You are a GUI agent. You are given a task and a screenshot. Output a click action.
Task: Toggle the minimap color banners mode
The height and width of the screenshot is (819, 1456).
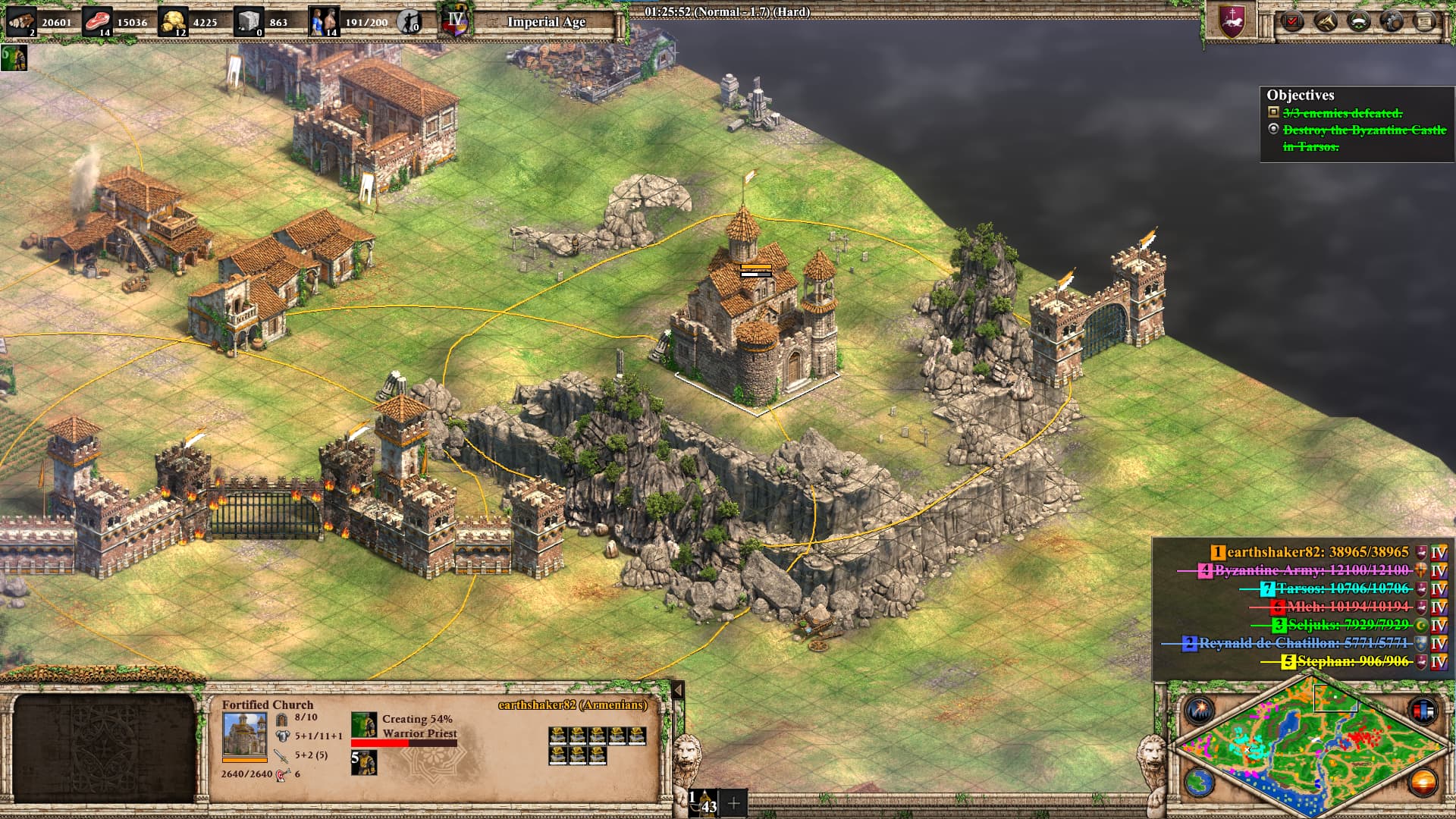(1423, 711)
